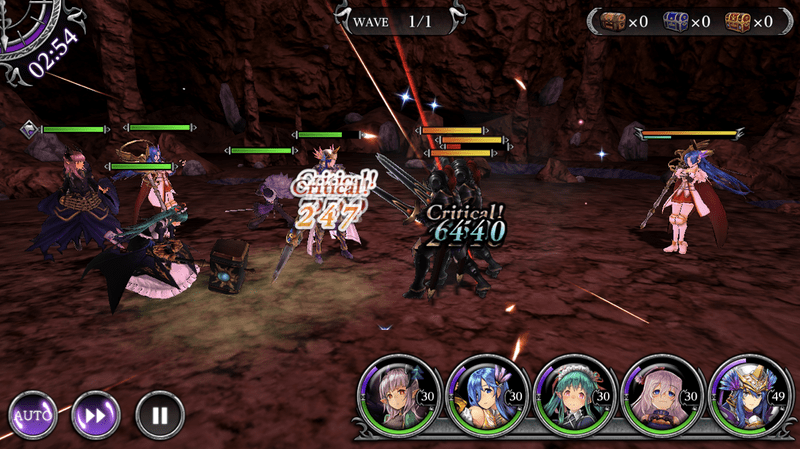Screen dimensions: 800x449
Task: Activate the pale pink-haired girl portrait
Action: tap(654, 396)
